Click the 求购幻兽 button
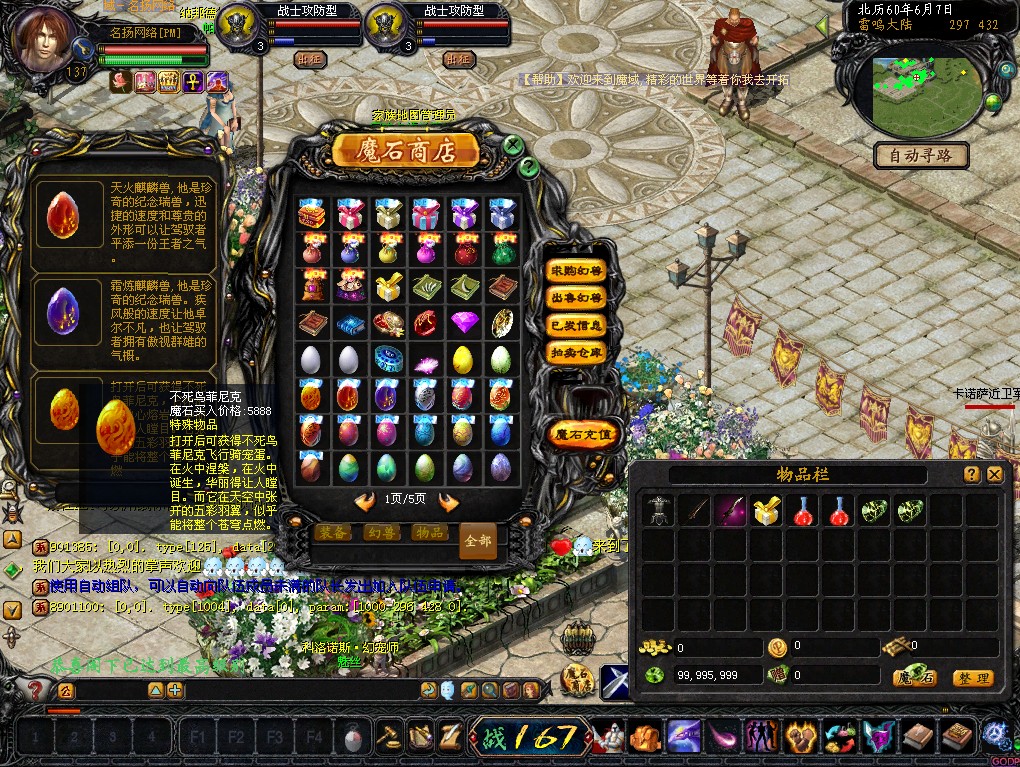The height and width of the screenshot is (767, 1020). 577,271
